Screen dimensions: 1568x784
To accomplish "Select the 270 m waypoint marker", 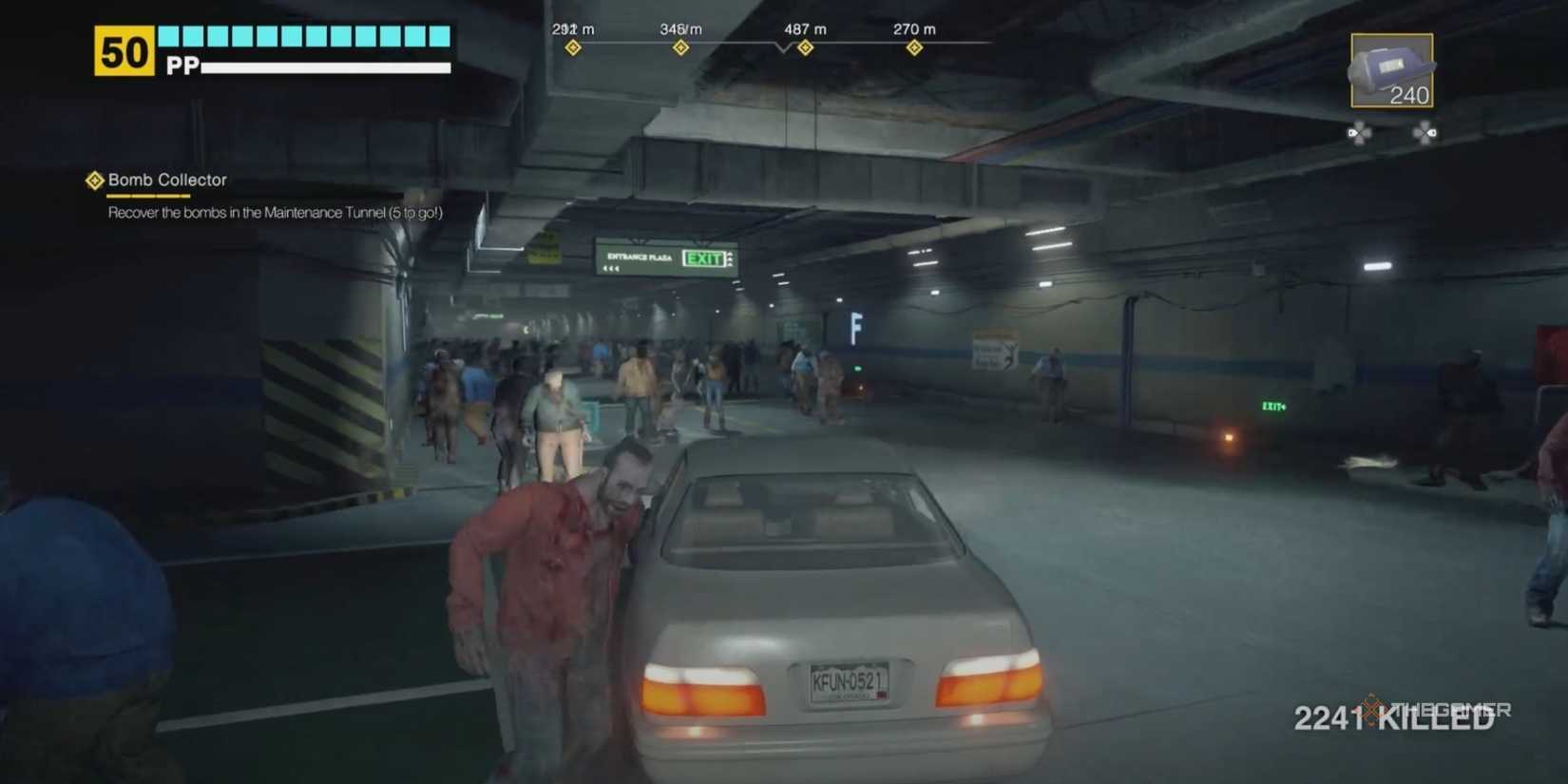I will click(913, 45).
